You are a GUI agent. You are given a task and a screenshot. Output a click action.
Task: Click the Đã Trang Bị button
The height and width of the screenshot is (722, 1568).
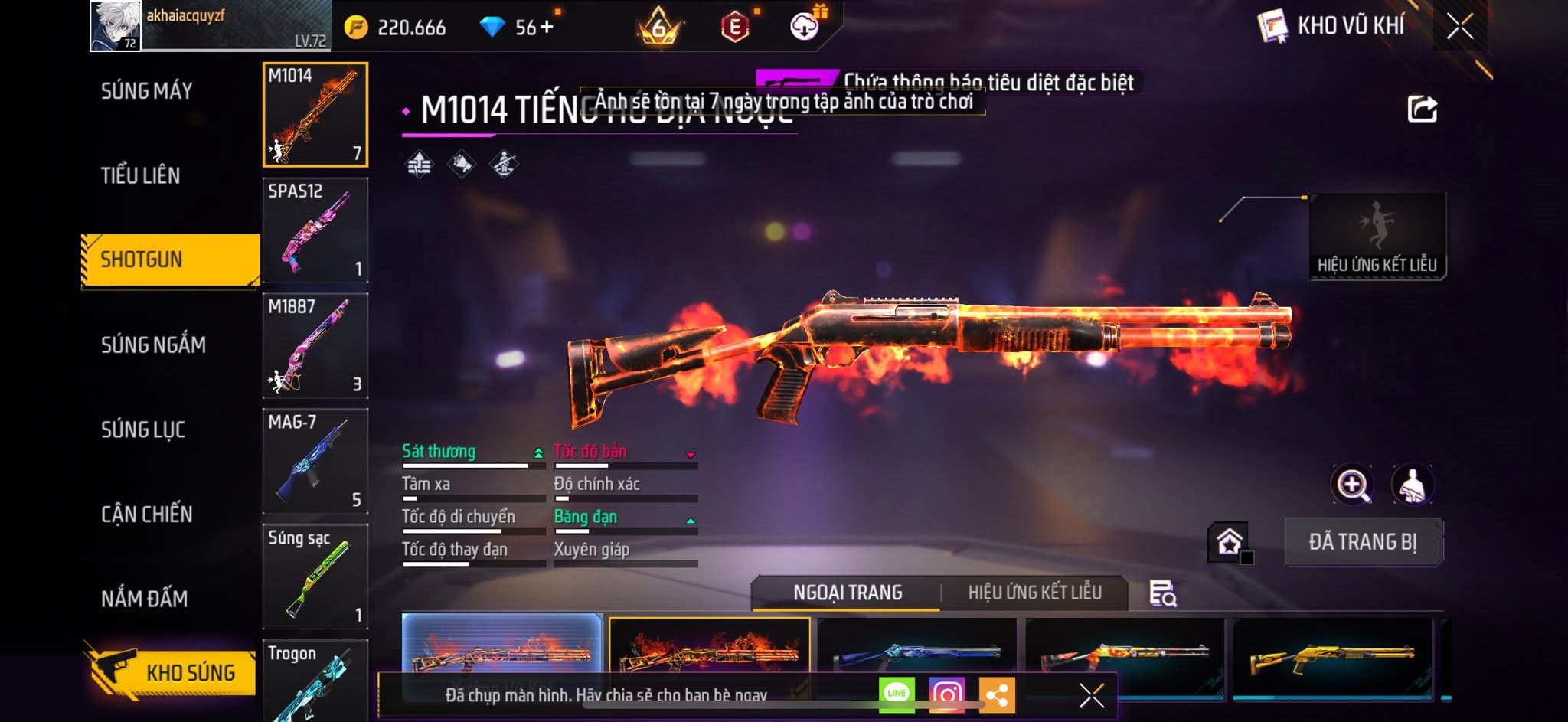pos(1362,542)
